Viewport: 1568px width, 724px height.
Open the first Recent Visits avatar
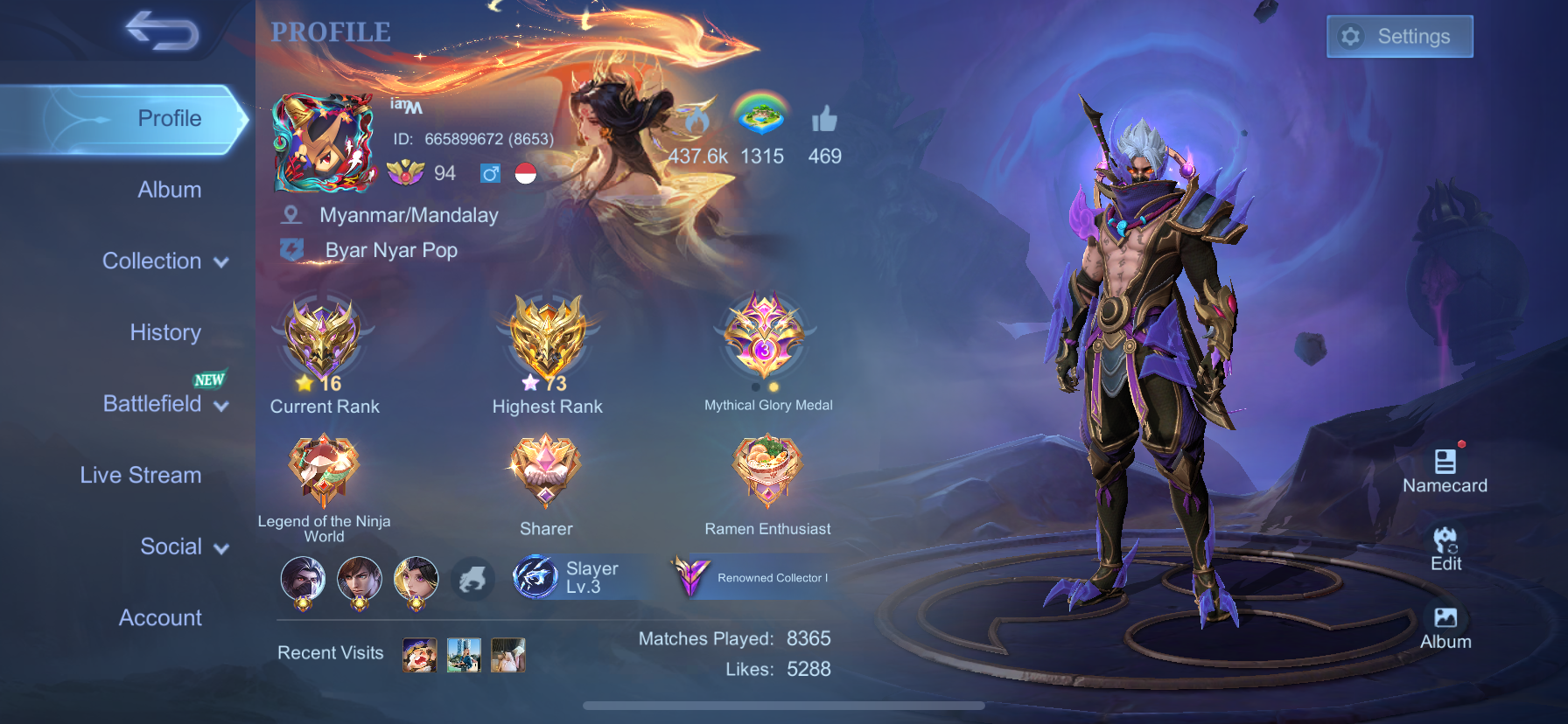click(419, 654)
